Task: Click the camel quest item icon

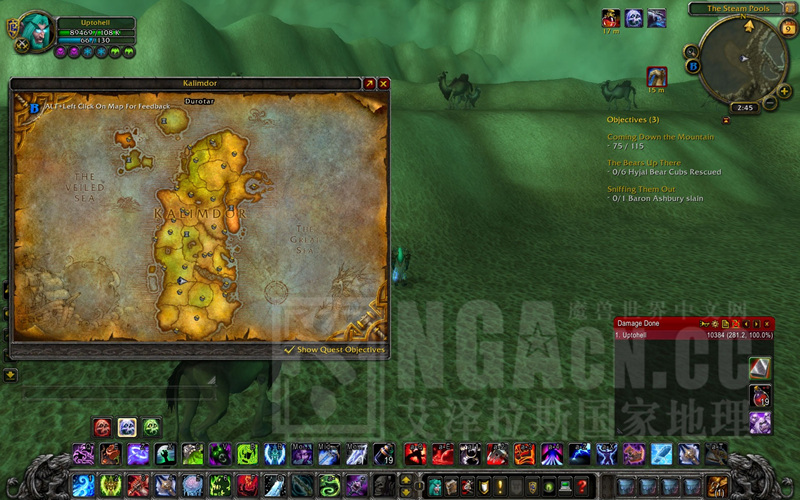Action: pos(656,75)
